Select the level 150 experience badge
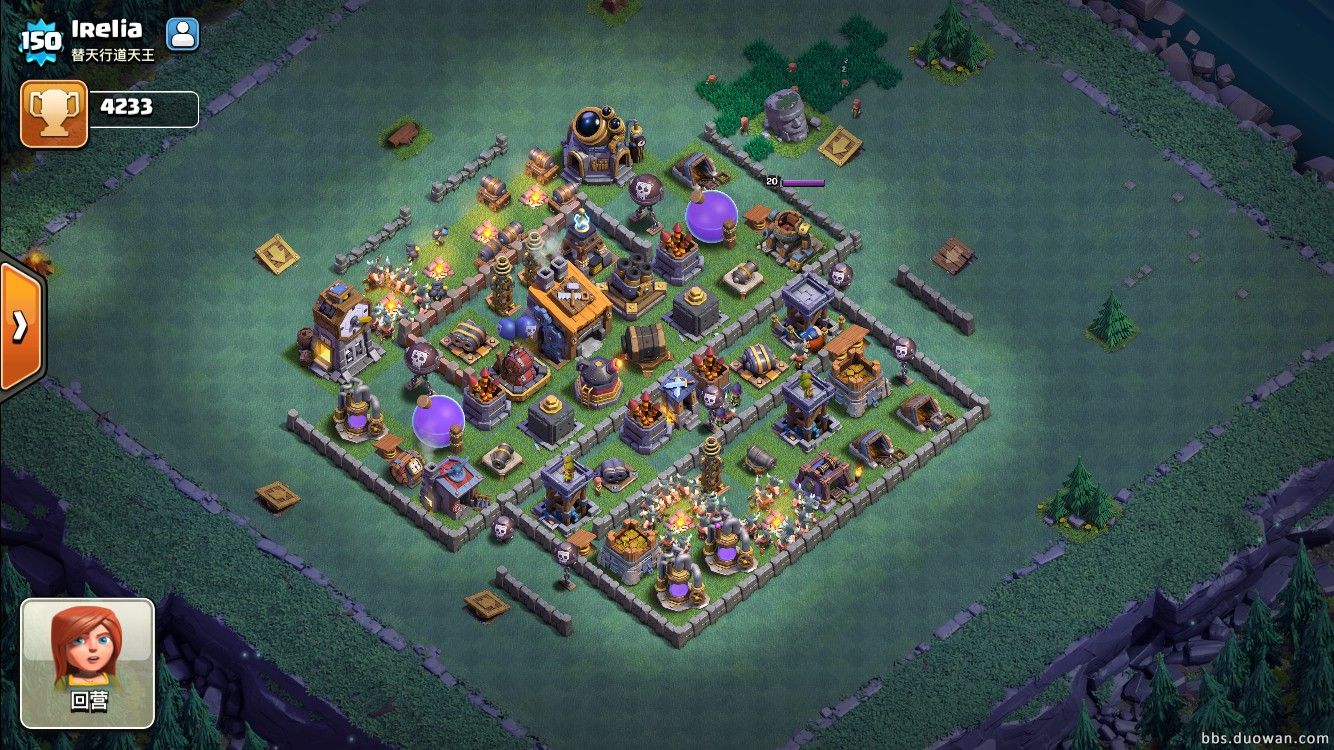The height and width of the screenshot is (750, 1334). (x=40, y=41)
